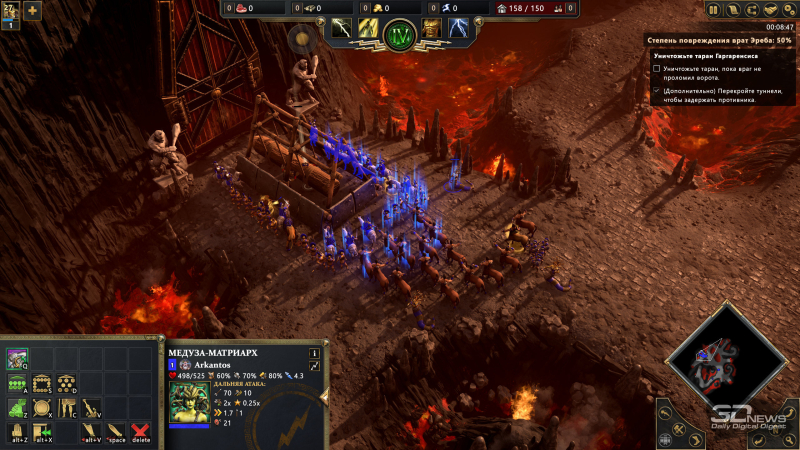
Task: Select the golden bolt god power icon
Action: tap(369, 27)
